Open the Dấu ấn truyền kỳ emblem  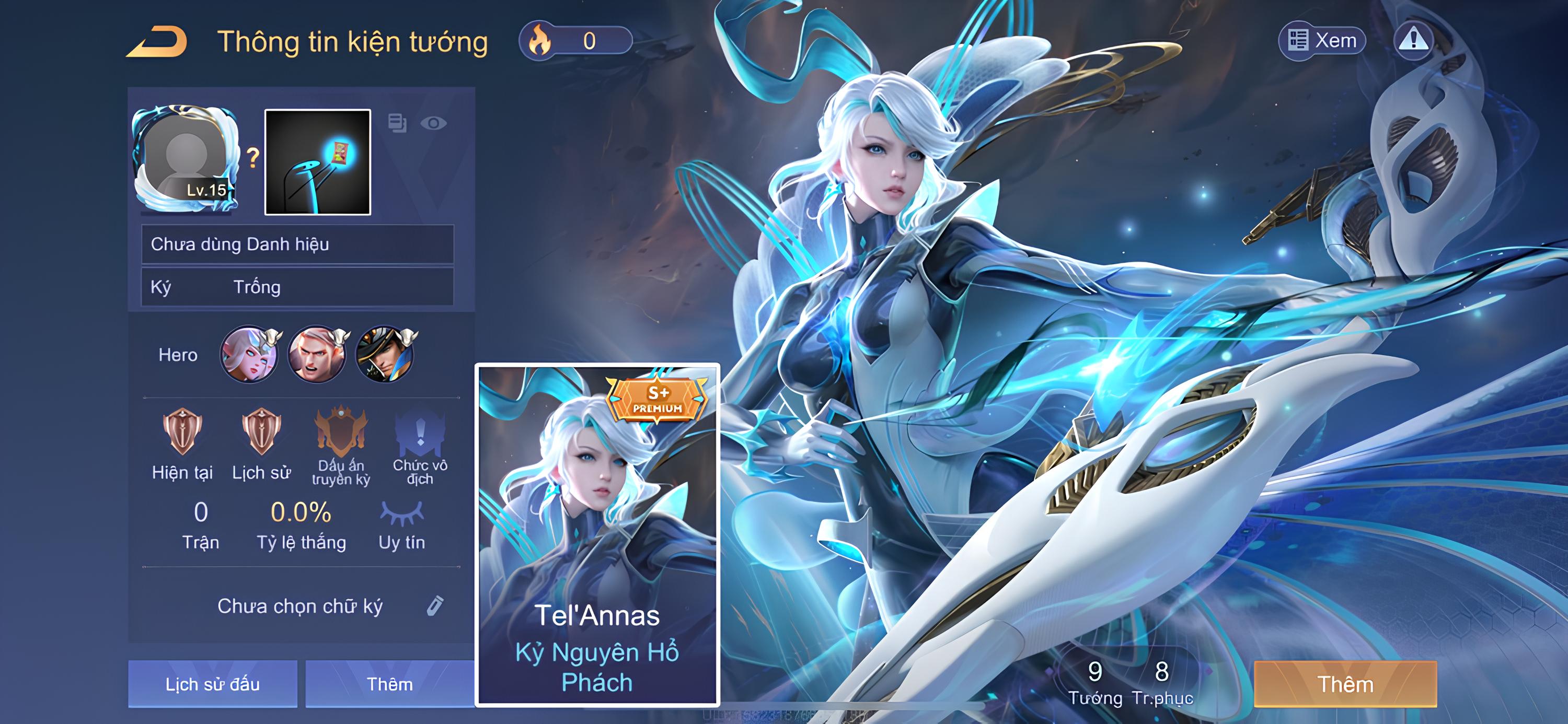341,432
